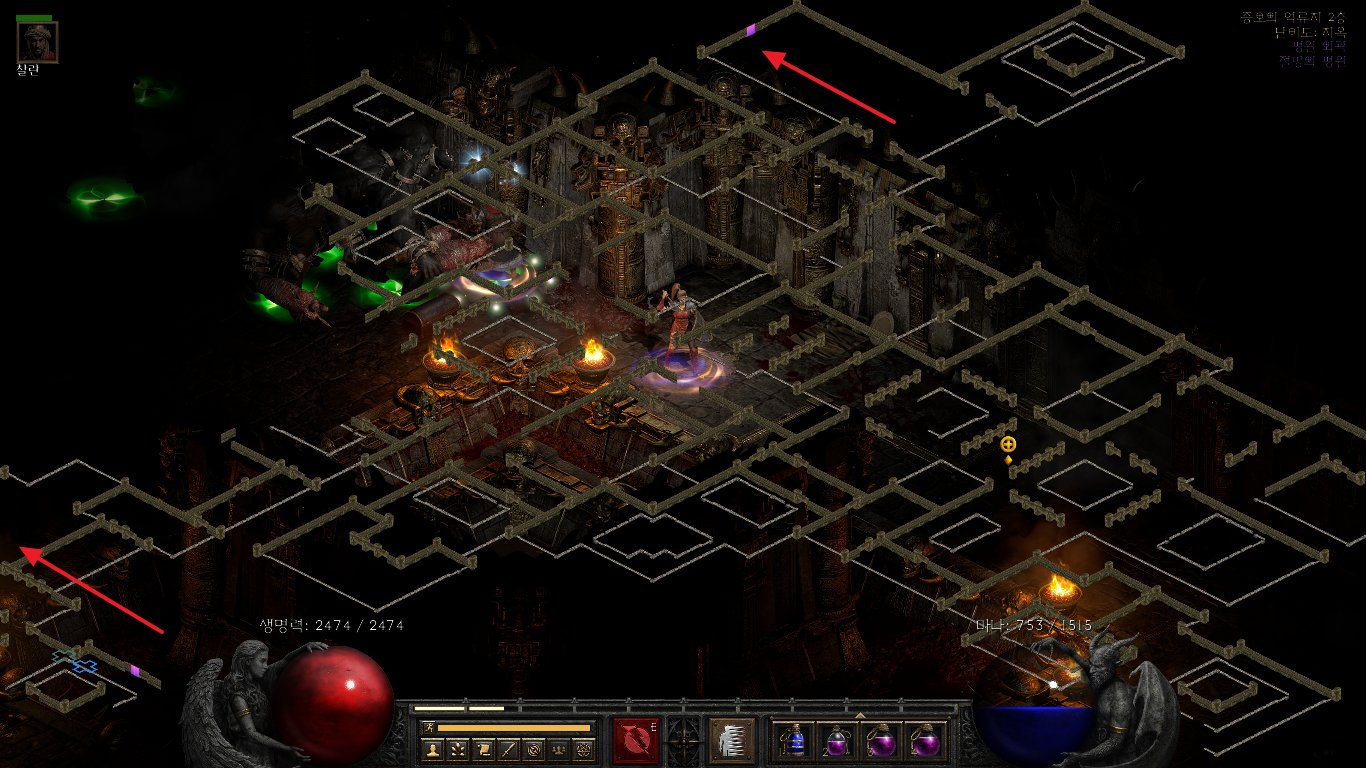
Task: Open the mercenary portrait in the corner
Action: [x=37, y=42]
